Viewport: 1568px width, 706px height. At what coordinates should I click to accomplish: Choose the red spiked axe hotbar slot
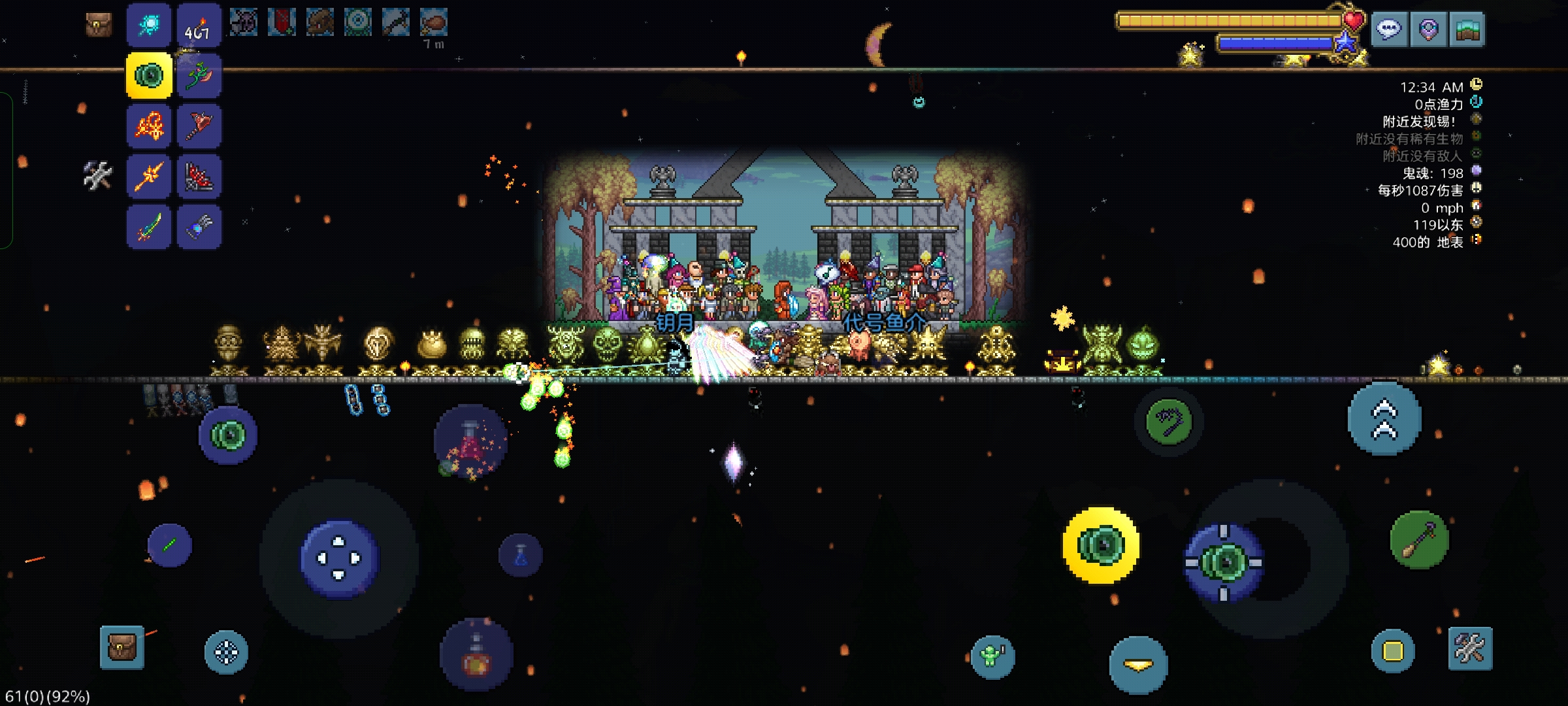tap(199, 125)
